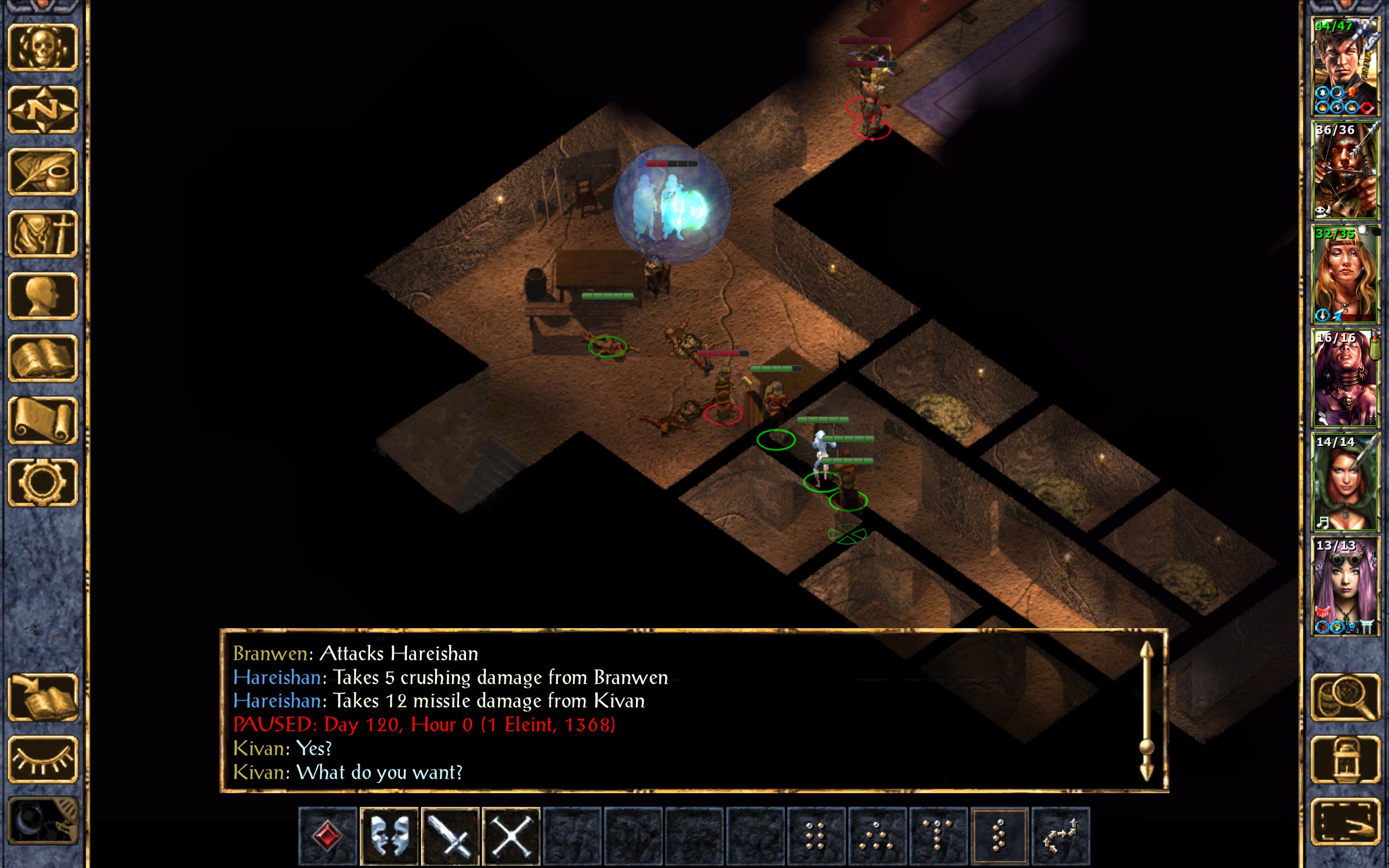
Task: Open the mage spellbook (open book icon)
Action: click(42, 358)
